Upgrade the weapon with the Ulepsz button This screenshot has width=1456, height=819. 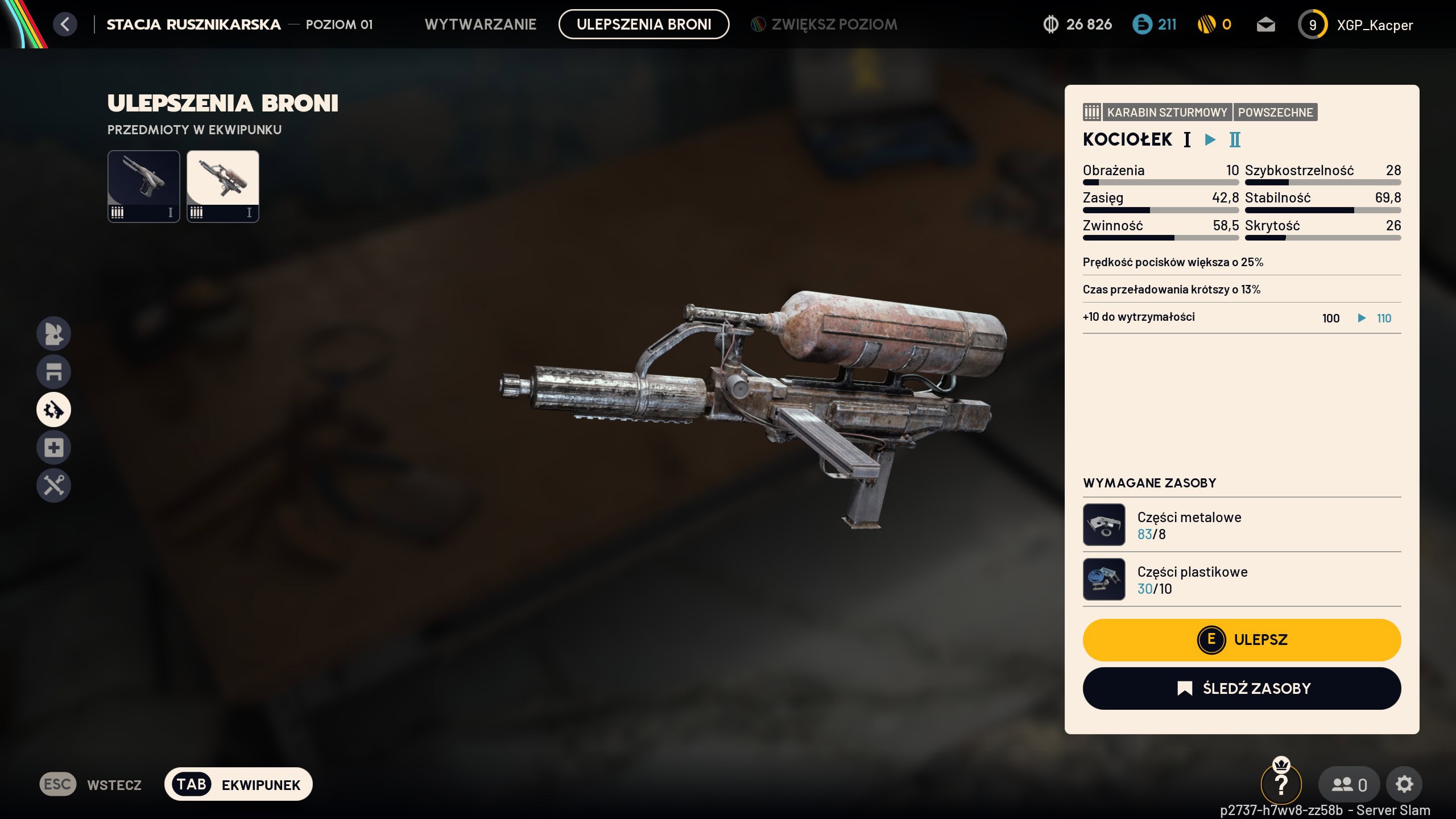(1242, 640)
